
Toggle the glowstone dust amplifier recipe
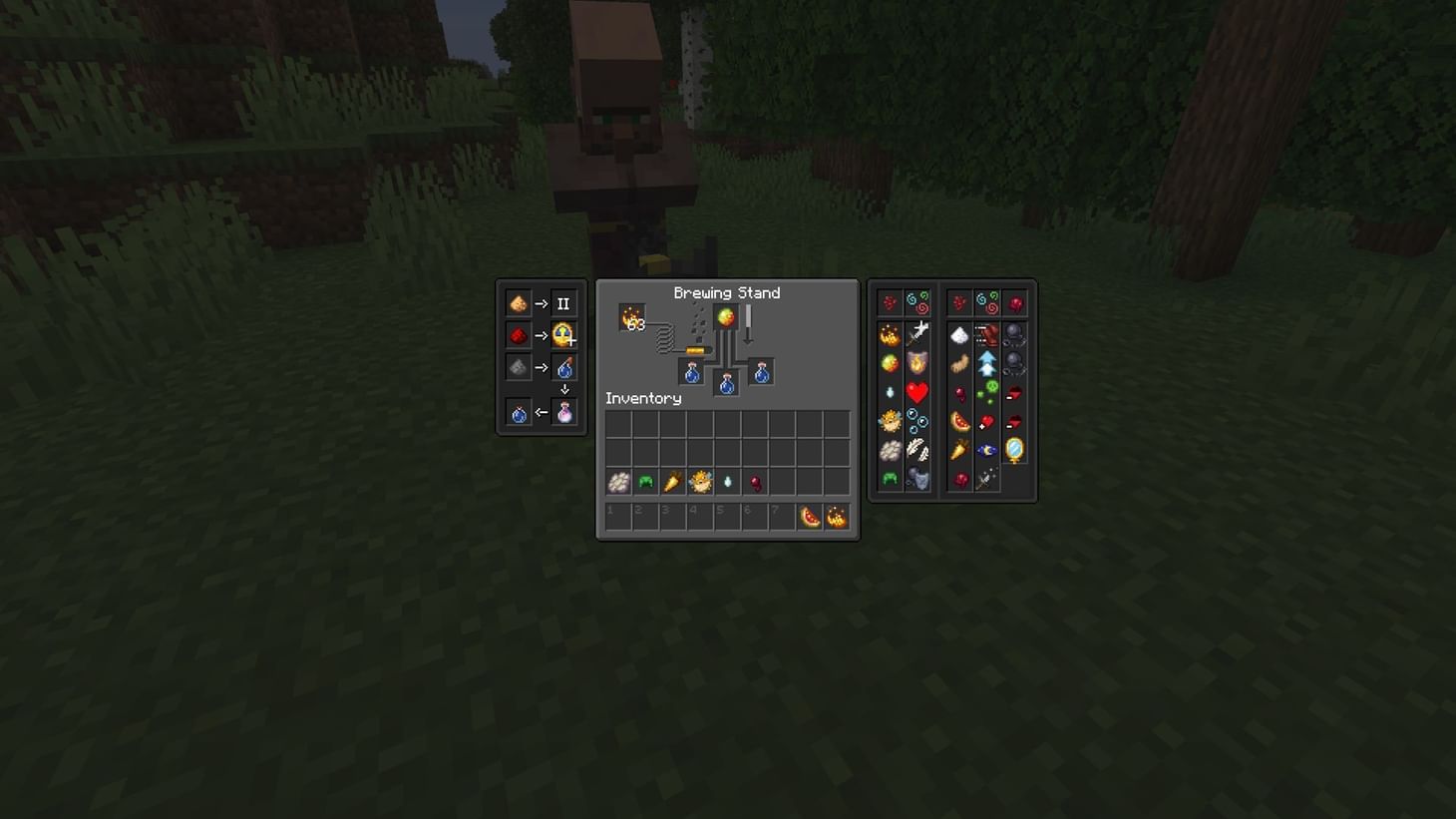pyautogui.click(x=519, y=303)
